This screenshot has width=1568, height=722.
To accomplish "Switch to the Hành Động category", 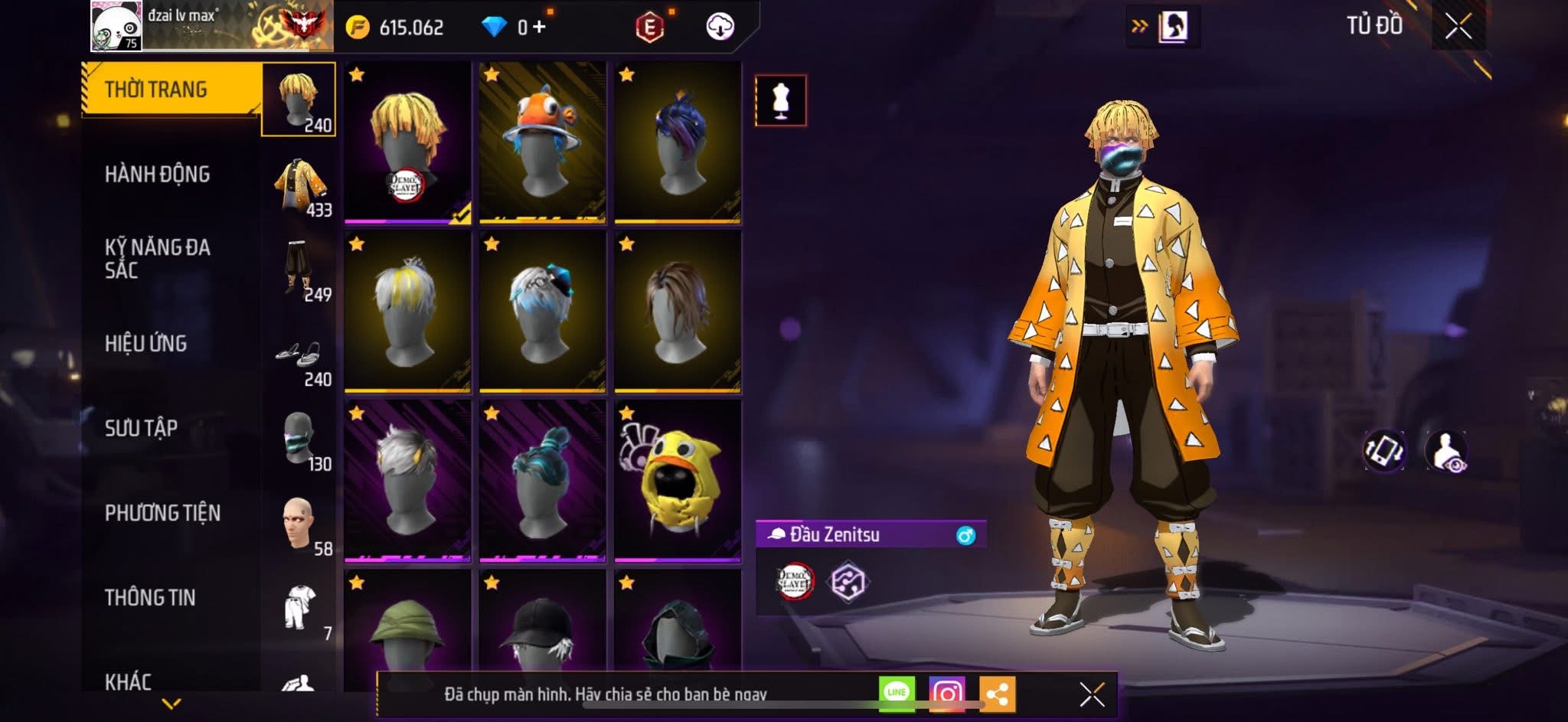I will click(157, 175).
